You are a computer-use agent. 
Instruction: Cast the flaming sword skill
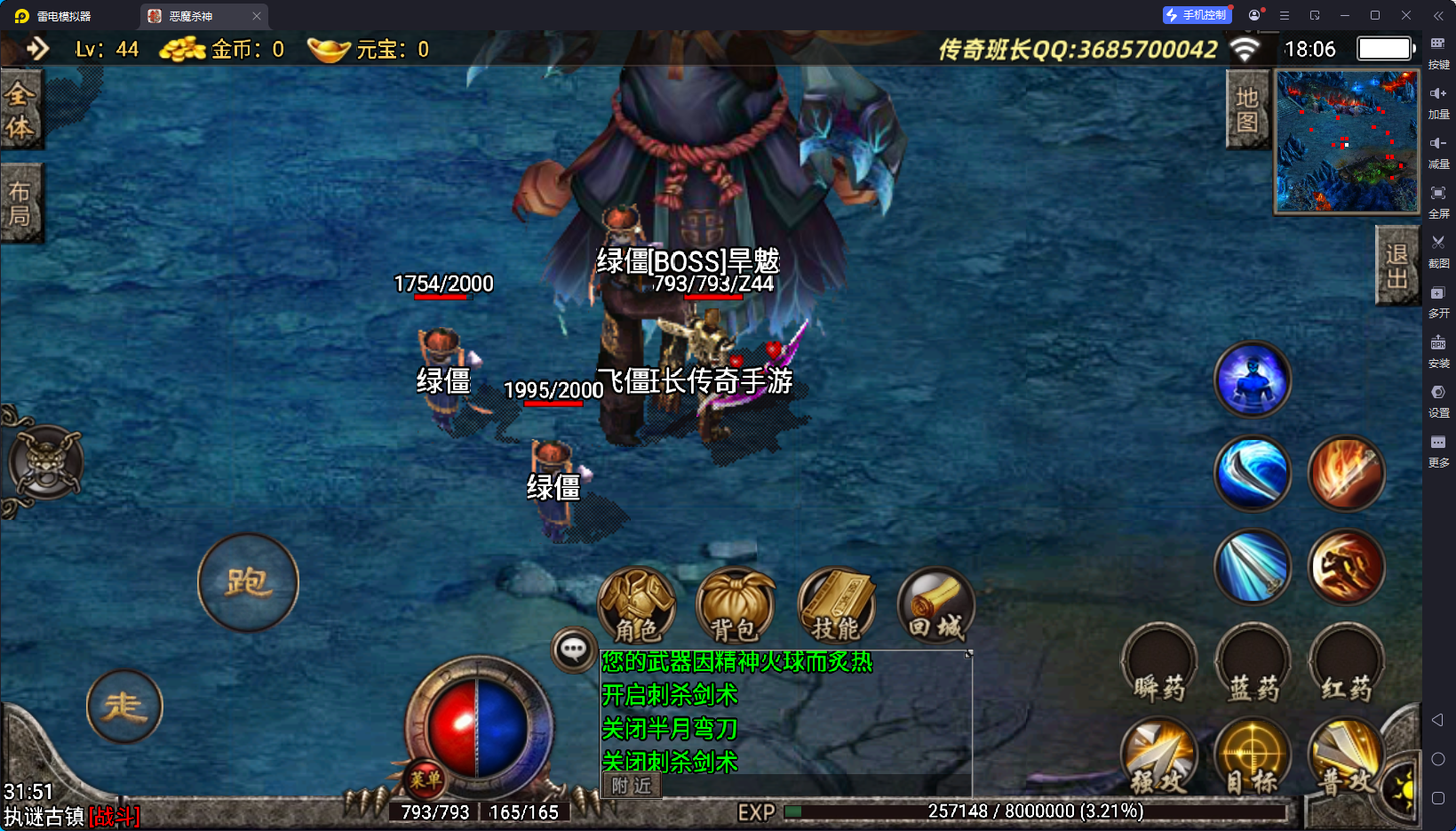click(1347, 474)
